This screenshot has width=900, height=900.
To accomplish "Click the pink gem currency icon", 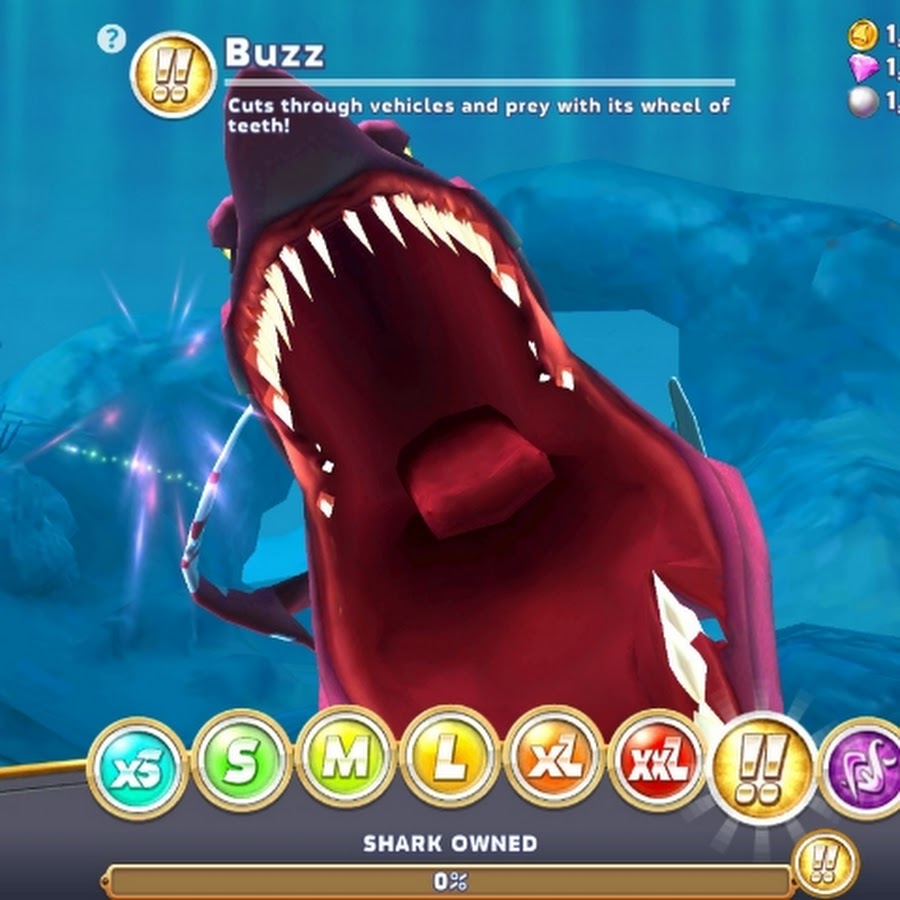I will (x=862, y=68).
